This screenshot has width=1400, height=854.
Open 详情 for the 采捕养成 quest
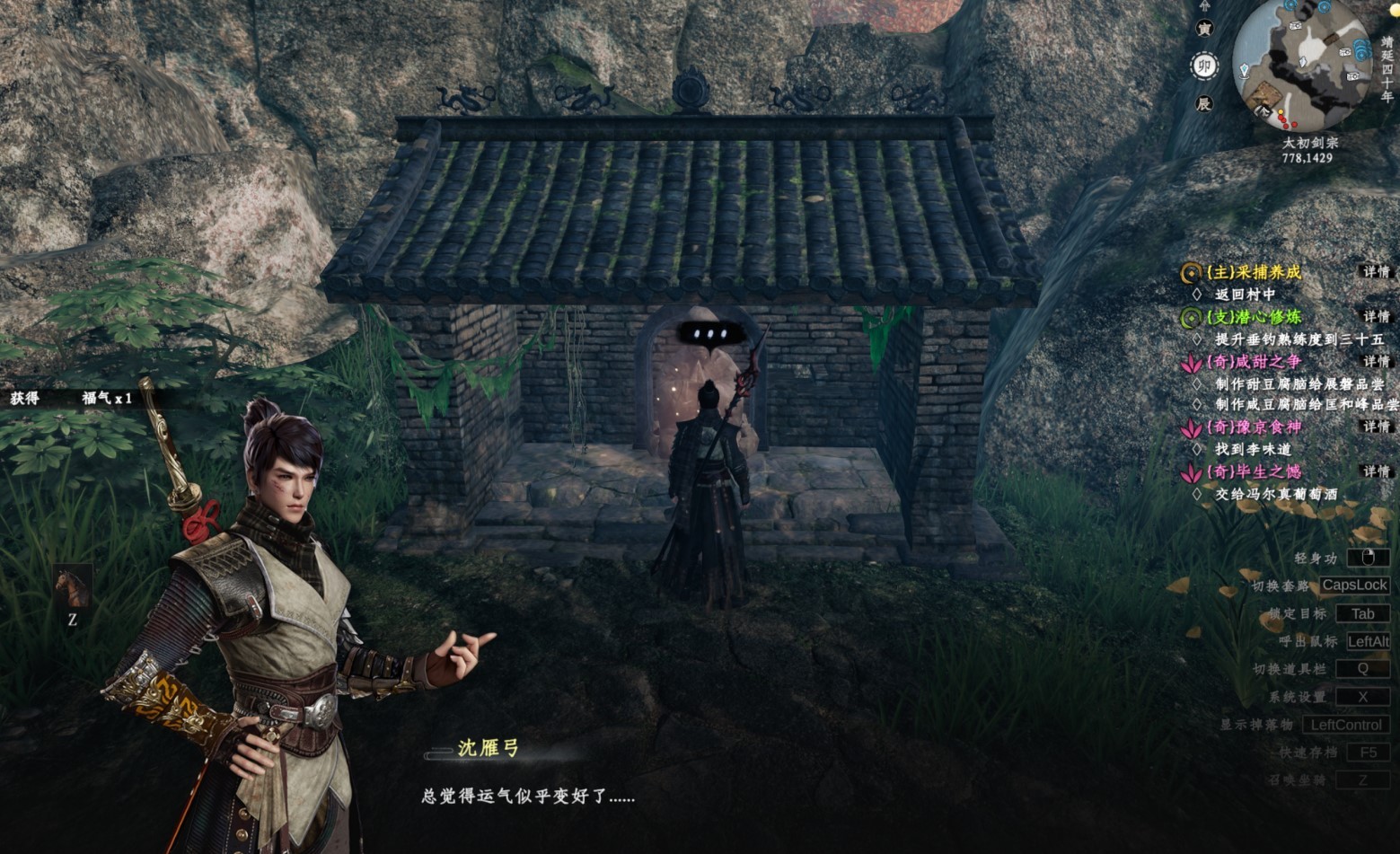1378,273
